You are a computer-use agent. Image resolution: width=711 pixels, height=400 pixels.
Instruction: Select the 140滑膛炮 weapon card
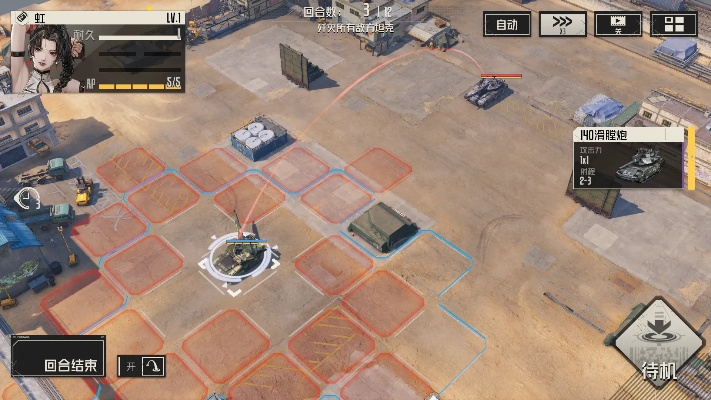tap(632, 158)
